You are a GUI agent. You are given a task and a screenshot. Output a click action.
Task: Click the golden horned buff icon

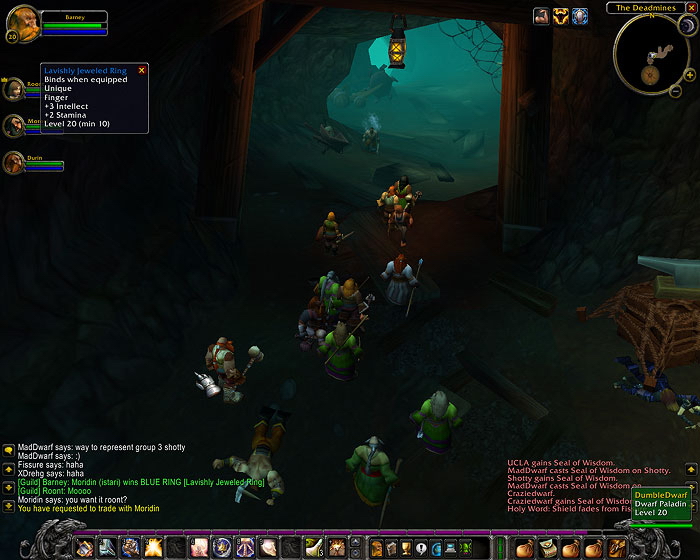coord(560,16)
